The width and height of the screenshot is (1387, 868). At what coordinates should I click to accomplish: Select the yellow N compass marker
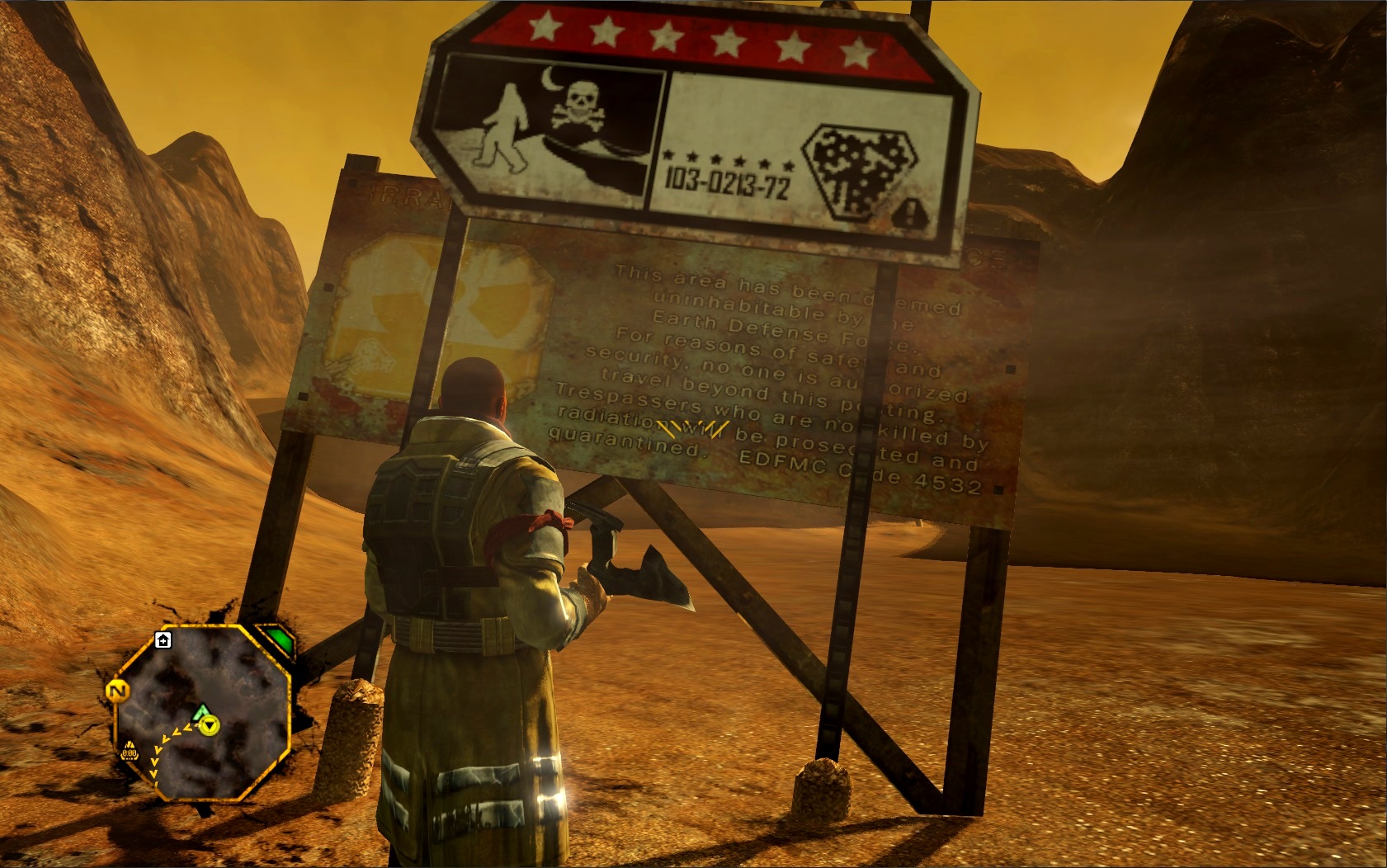pyautogui.click(x=117, y=690)
